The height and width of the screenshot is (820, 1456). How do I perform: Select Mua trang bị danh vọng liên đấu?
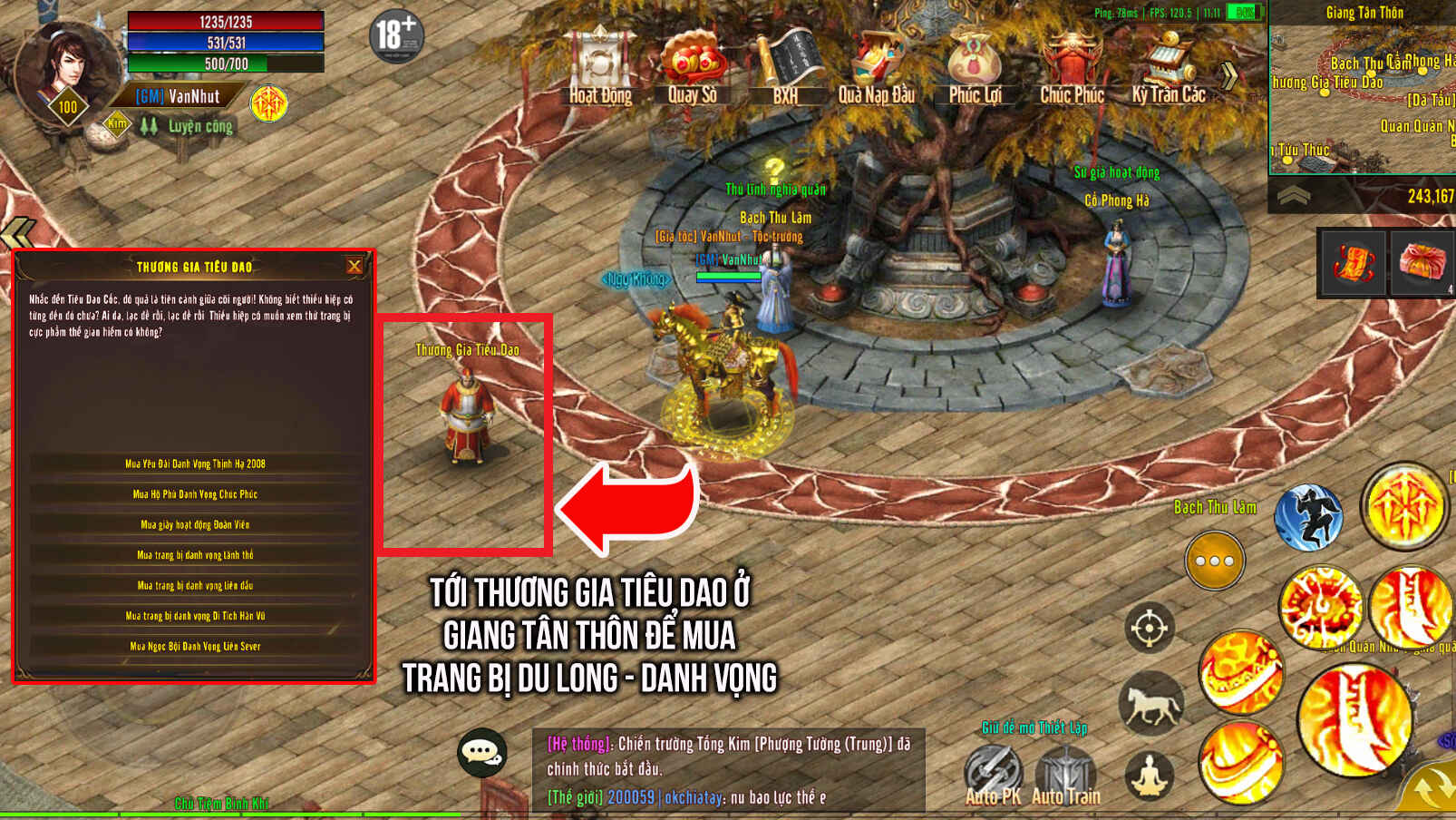(195, 585)
